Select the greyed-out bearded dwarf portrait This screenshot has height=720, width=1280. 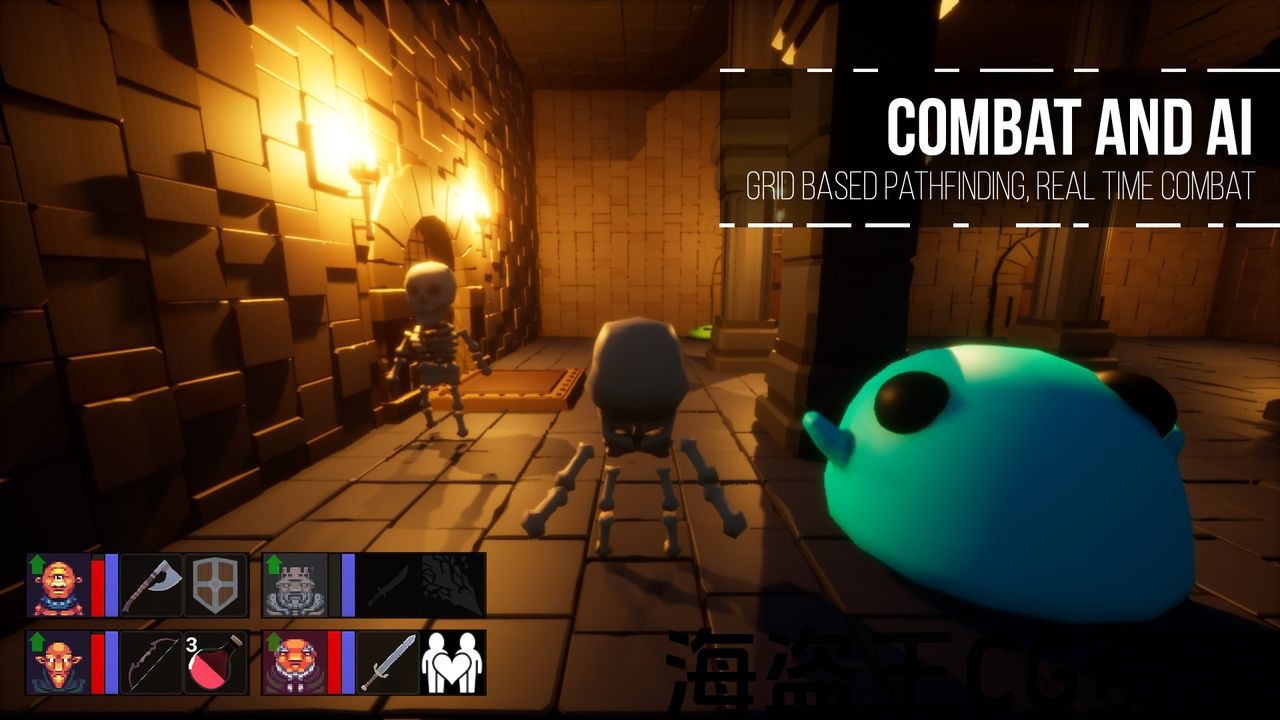[295, 585]
